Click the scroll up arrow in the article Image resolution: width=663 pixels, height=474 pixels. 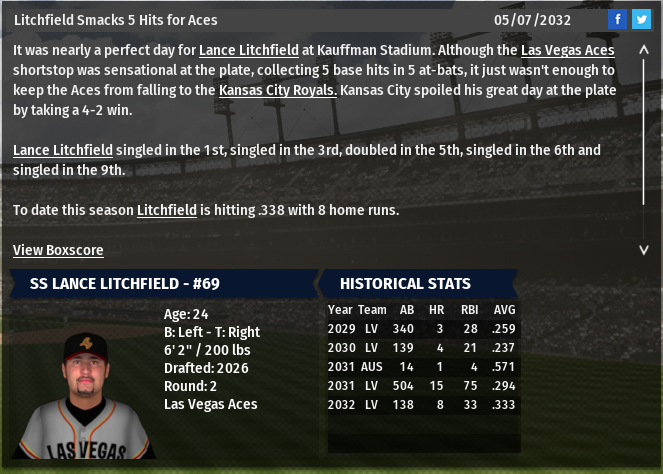643,49
